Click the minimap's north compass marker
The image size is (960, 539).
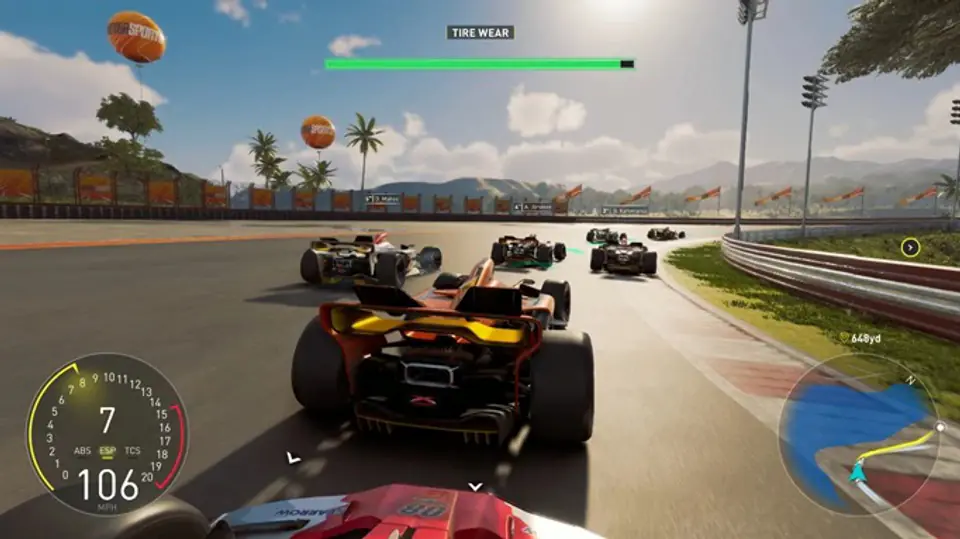pyautogui.click(x=909, y=380)
